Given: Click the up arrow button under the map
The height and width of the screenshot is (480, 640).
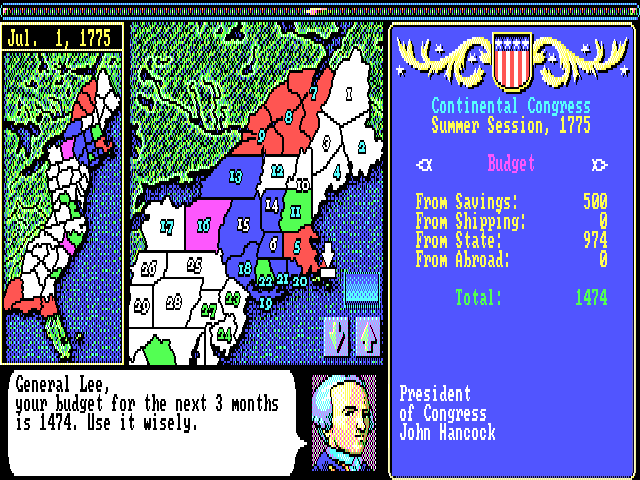Looking at the screenshot, I should [368, 337].
